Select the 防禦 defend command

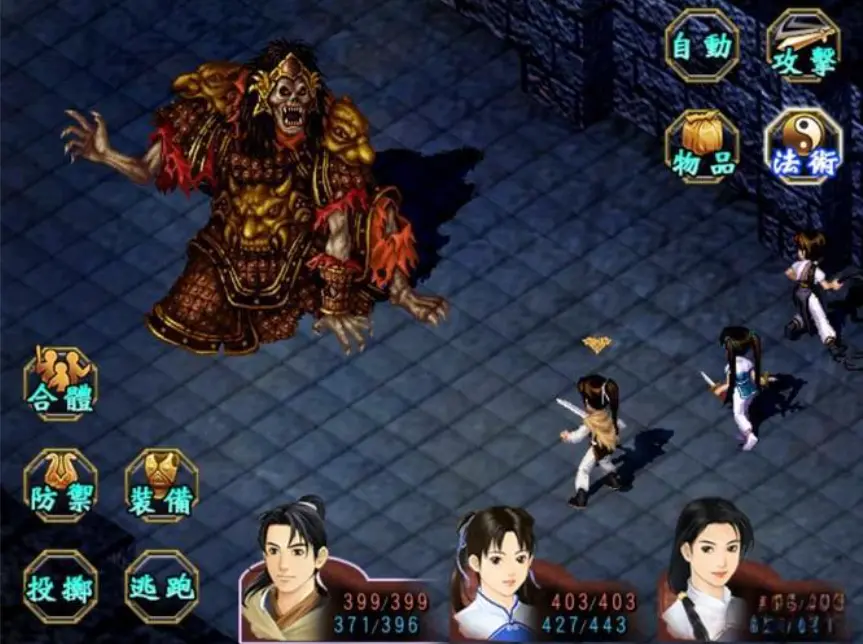click(60, 485)
